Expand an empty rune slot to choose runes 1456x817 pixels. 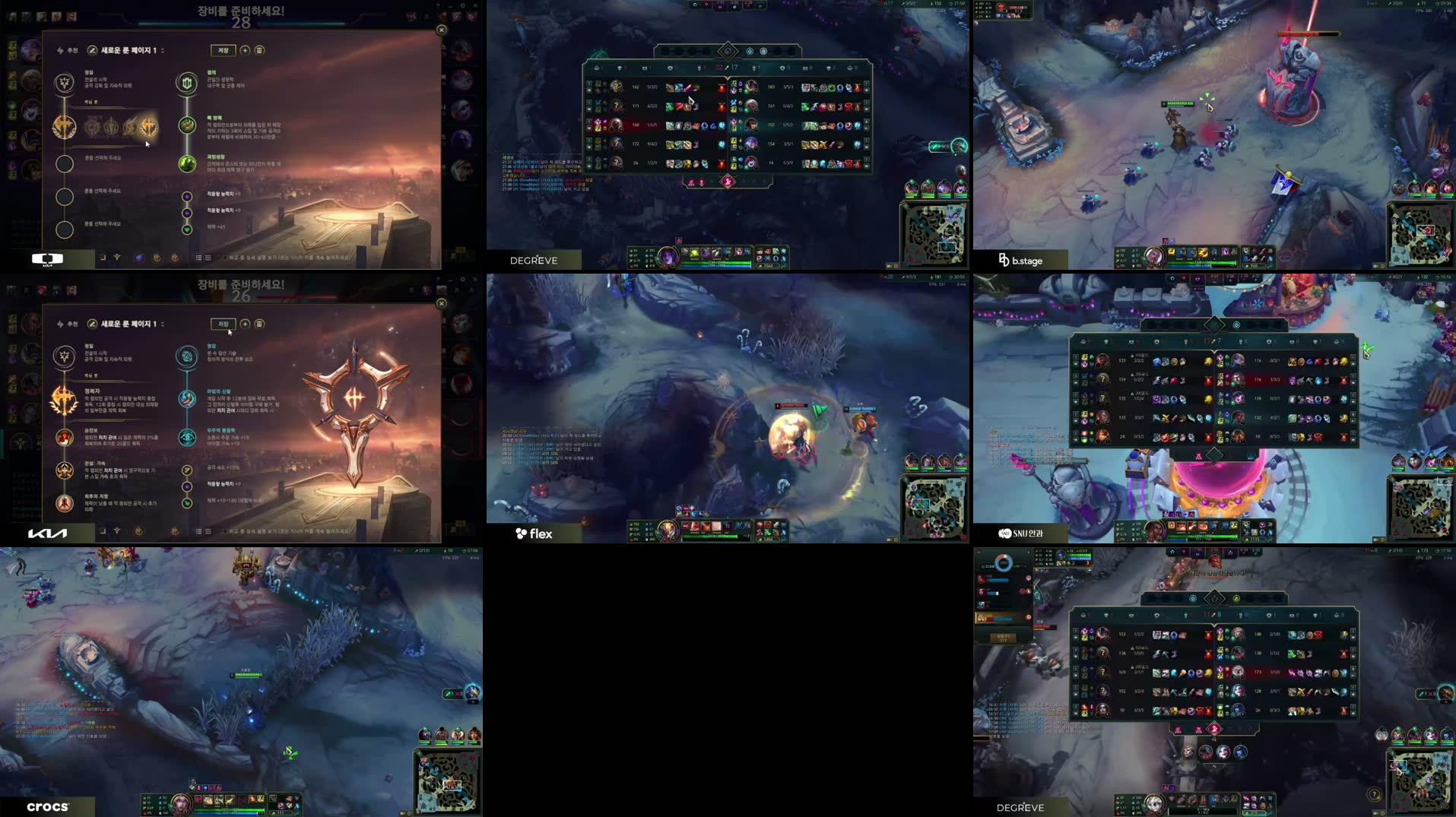coord(65,165)
